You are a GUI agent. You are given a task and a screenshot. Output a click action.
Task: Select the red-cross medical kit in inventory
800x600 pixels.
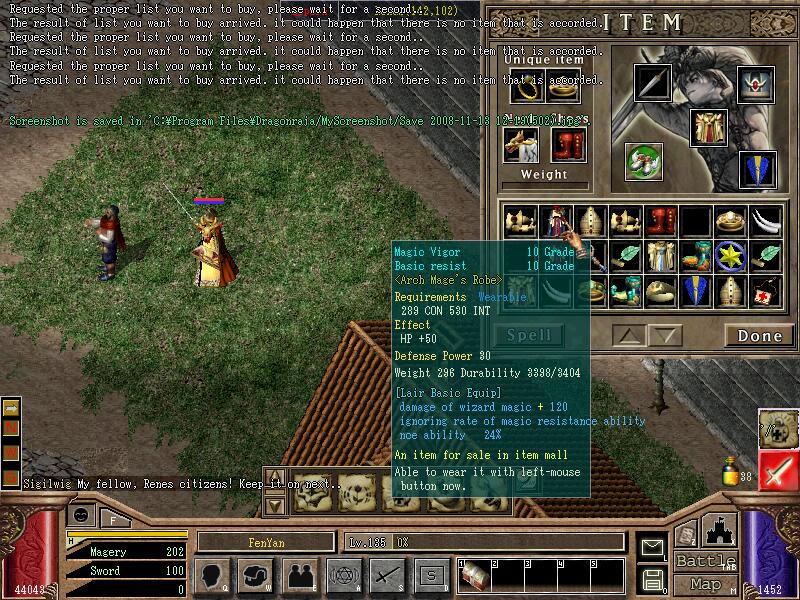[x=767, y=290]
